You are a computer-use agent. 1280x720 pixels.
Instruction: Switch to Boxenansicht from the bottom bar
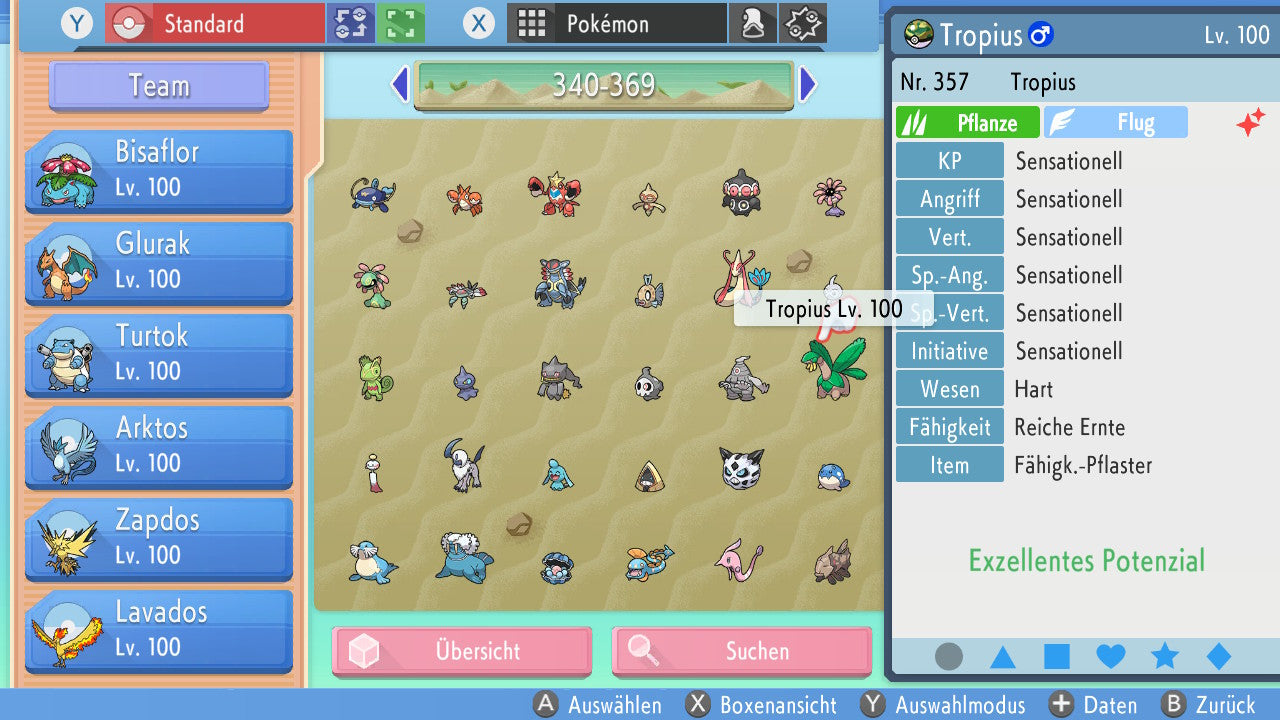pyautogui.click(x=779, y=705)
